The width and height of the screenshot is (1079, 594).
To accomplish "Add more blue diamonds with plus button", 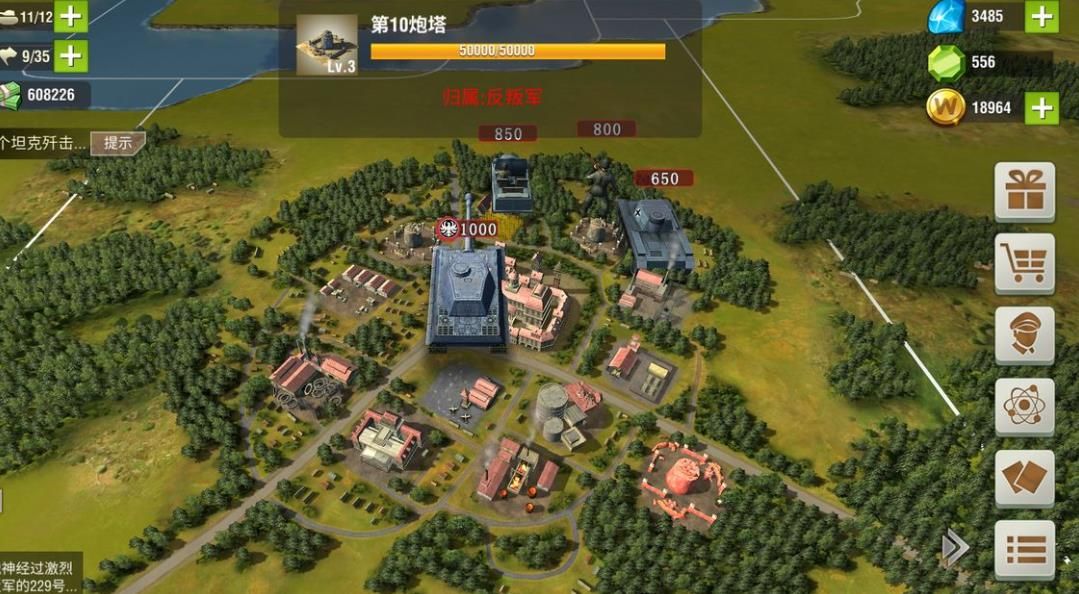I will (x=1041, y=16).
